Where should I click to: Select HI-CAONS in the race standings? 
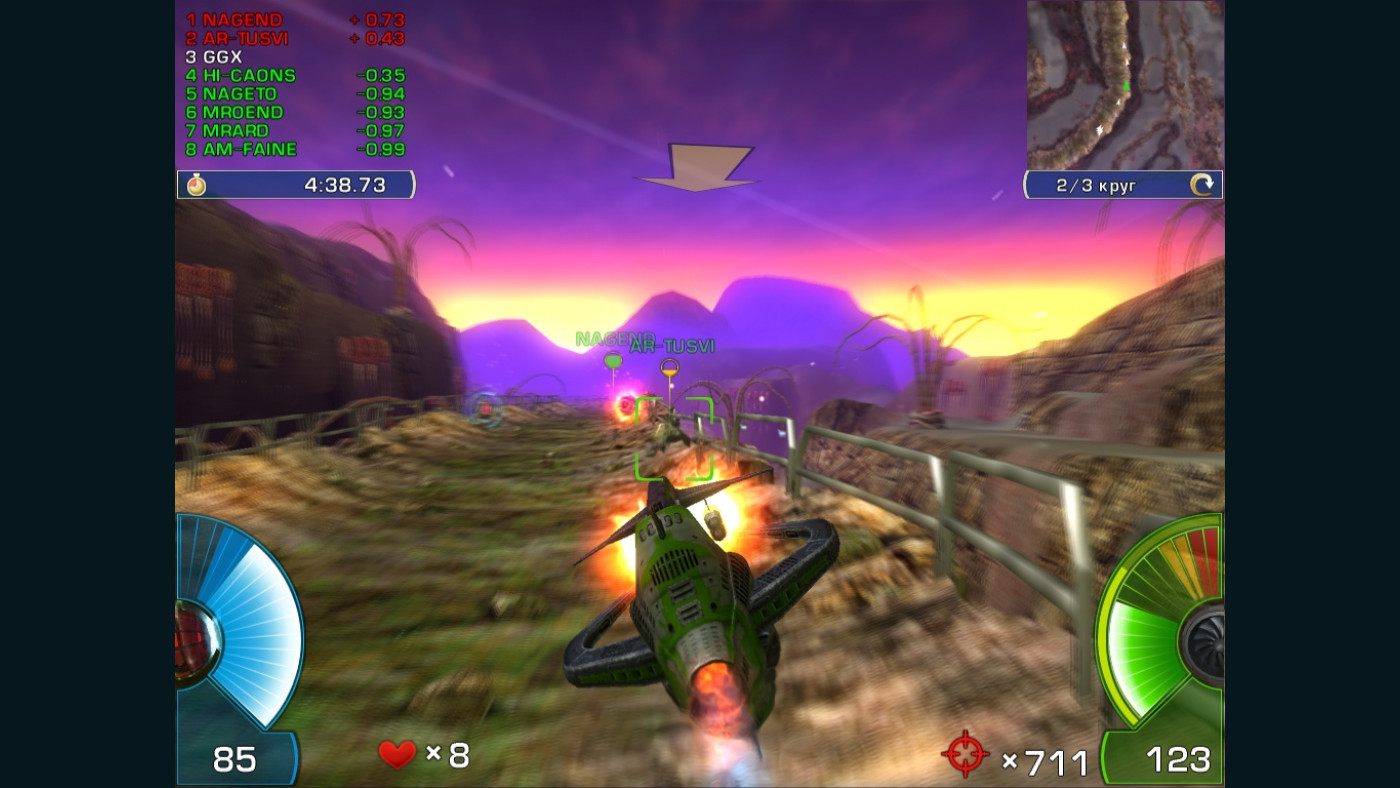click(250, 76)
